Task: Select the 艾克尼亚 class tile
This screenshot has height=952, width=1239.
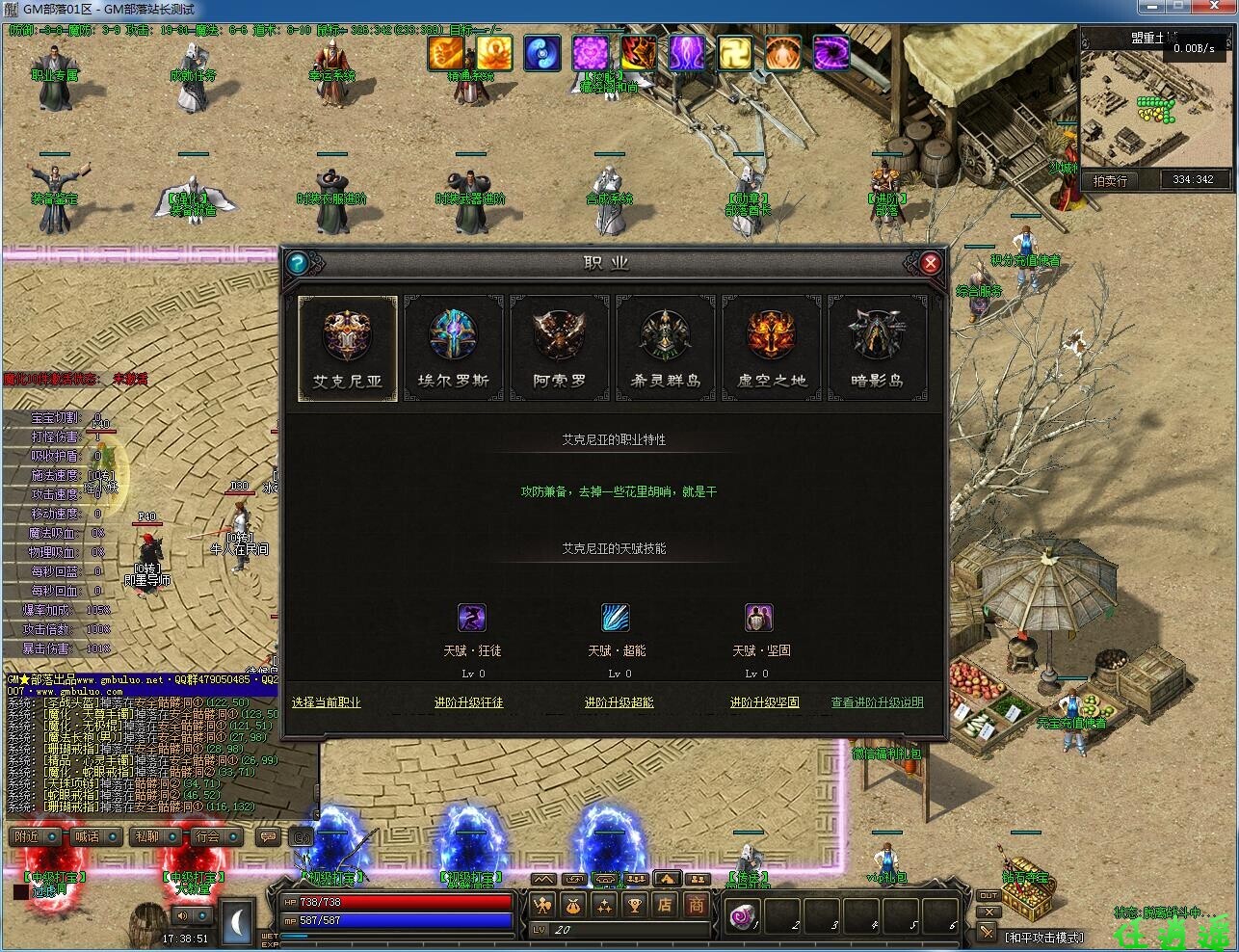Action: pyautogui.click(x=348, y=348)
